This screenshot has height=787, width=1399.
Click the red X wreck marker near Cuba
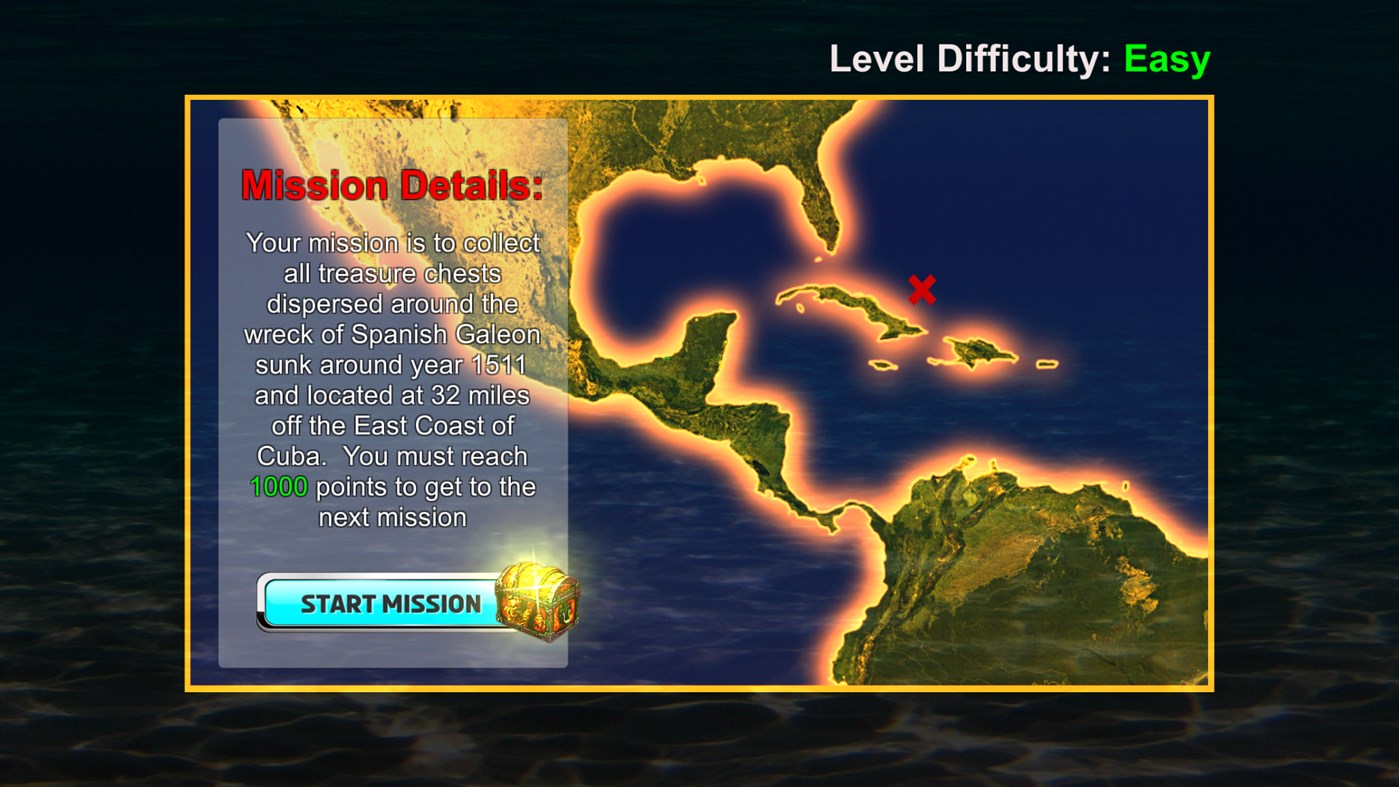[920, 289]
